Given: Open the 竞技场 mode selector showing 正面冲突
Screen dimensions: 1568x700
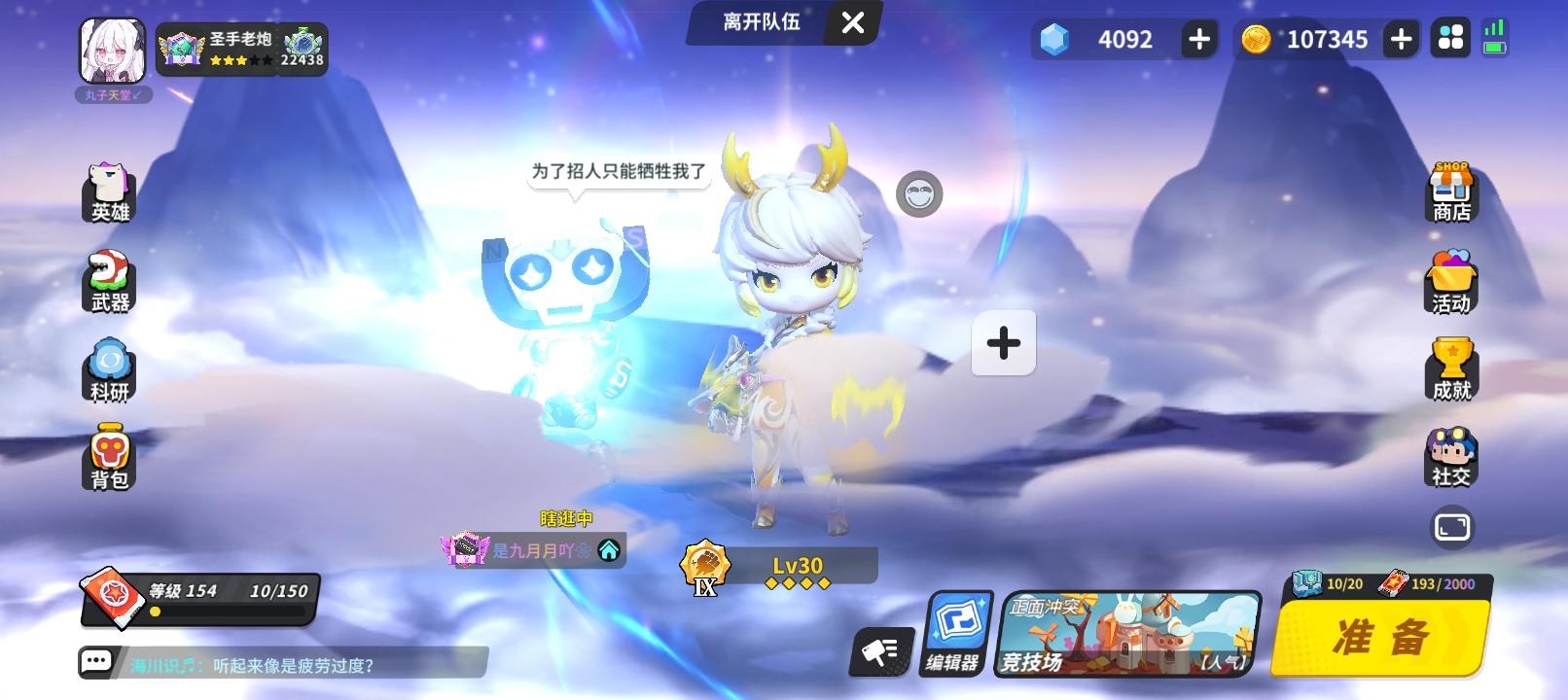Looking at the screenshot, I should point(1128,632).
